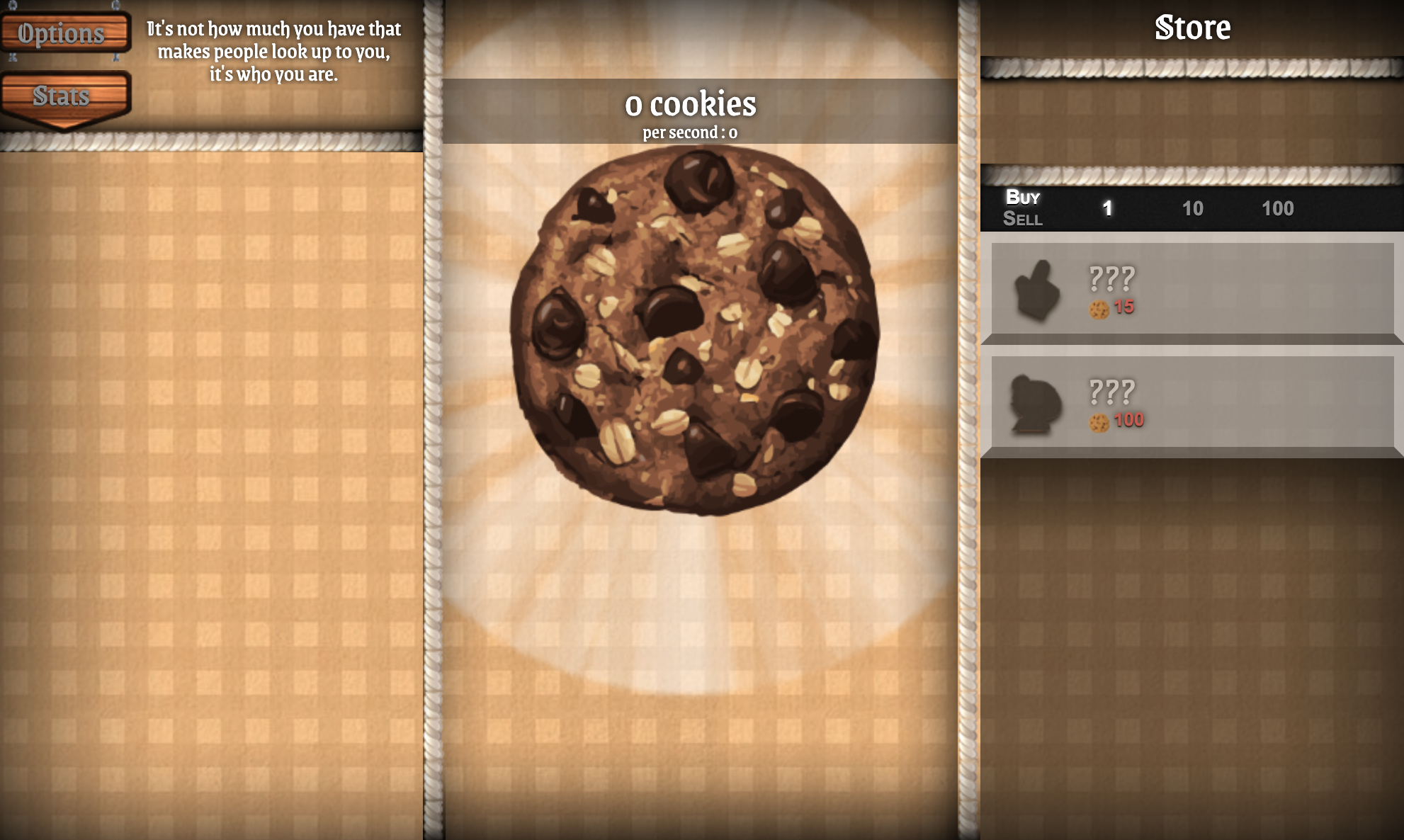Set bulk purchase amount to 100
Viewport: 1404px width, 840px height.
click(1276, 209)
